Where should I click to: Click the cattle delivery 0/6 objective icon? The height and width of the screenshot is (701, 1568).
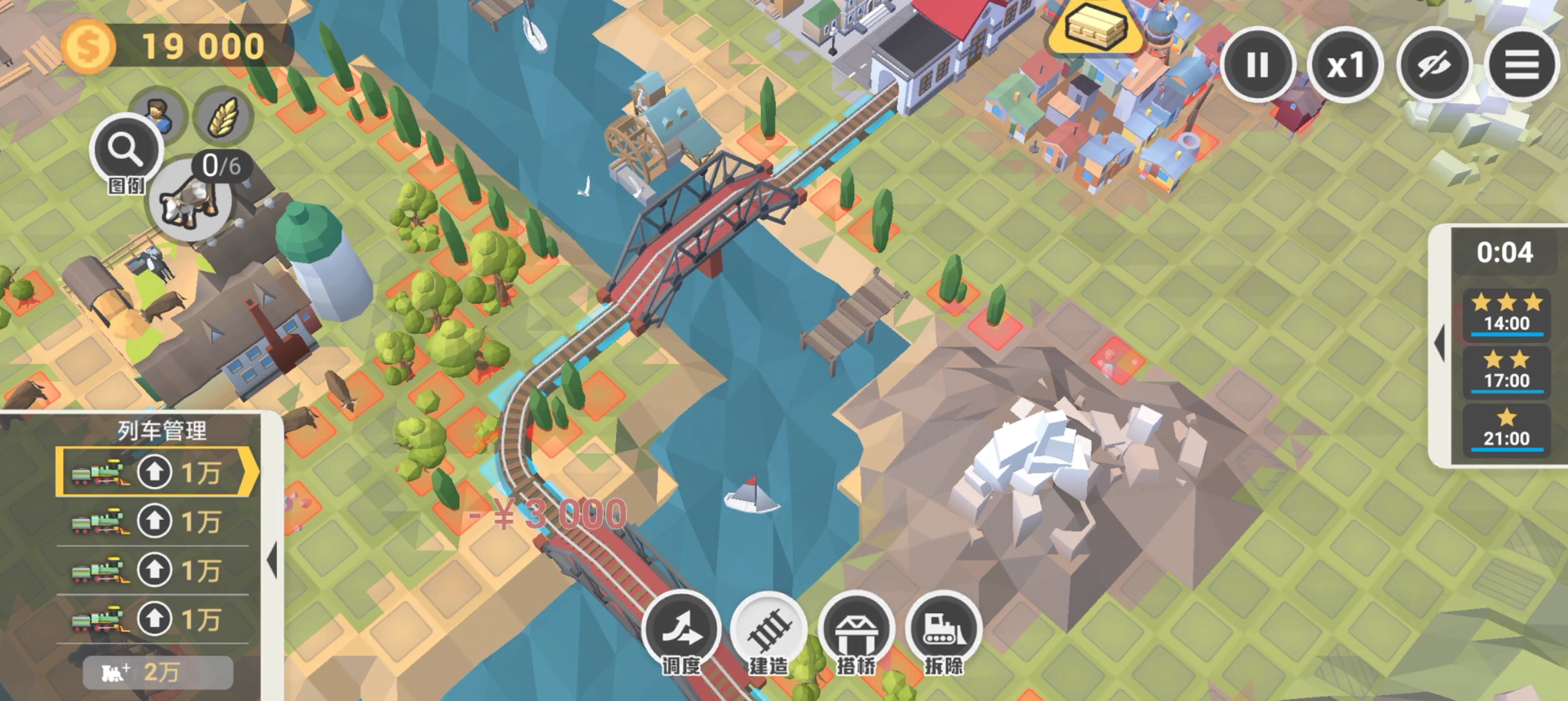(x=191, y=200)
